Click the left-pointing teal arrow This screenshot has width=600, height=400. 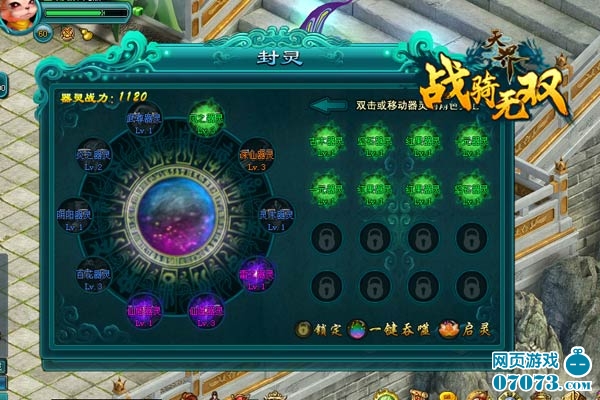pyautogui.click(x=328, y=105)
